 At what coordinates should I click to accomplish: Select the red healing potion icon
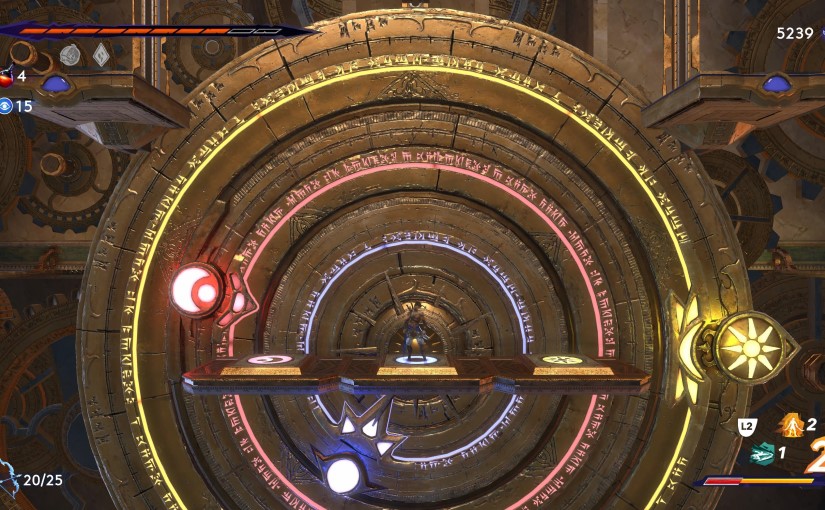[x=6, y=76]
